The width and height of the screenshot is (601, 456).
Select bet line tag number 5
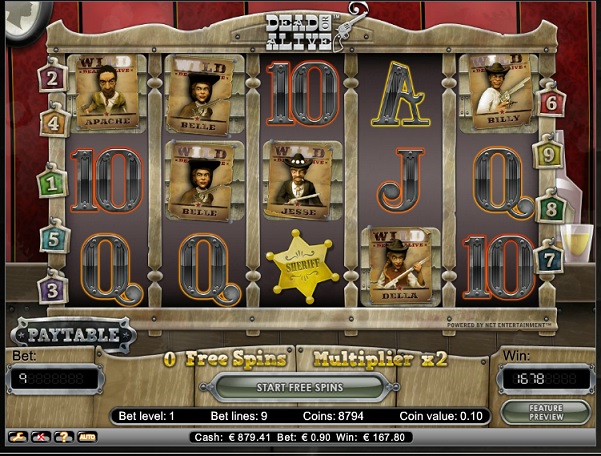click(x=55, y=239)
